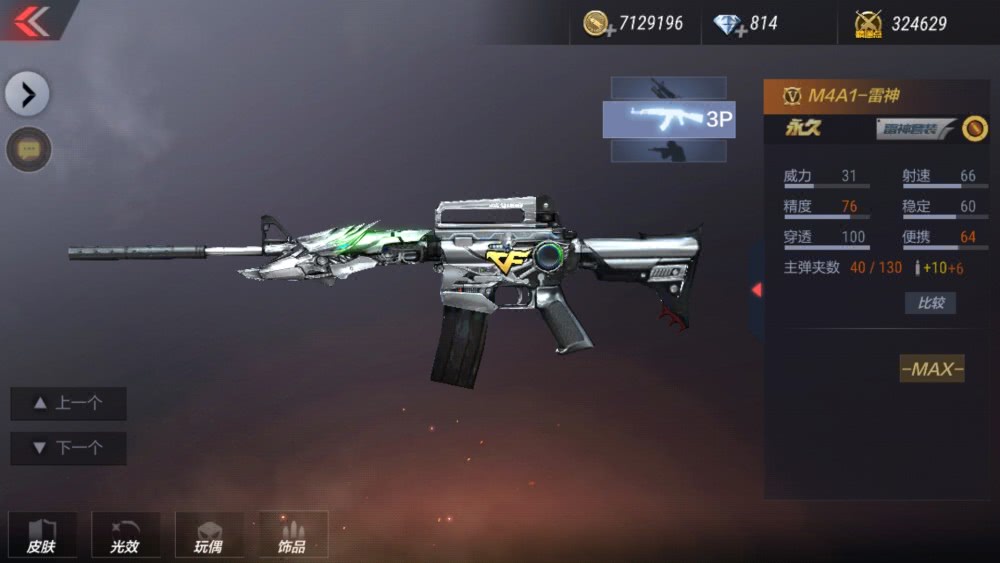The width and height of the screenshot is (1000, 563).
Task: Click the gold coin icon beside 雷神套装
Action: click(x=975, y=128)
